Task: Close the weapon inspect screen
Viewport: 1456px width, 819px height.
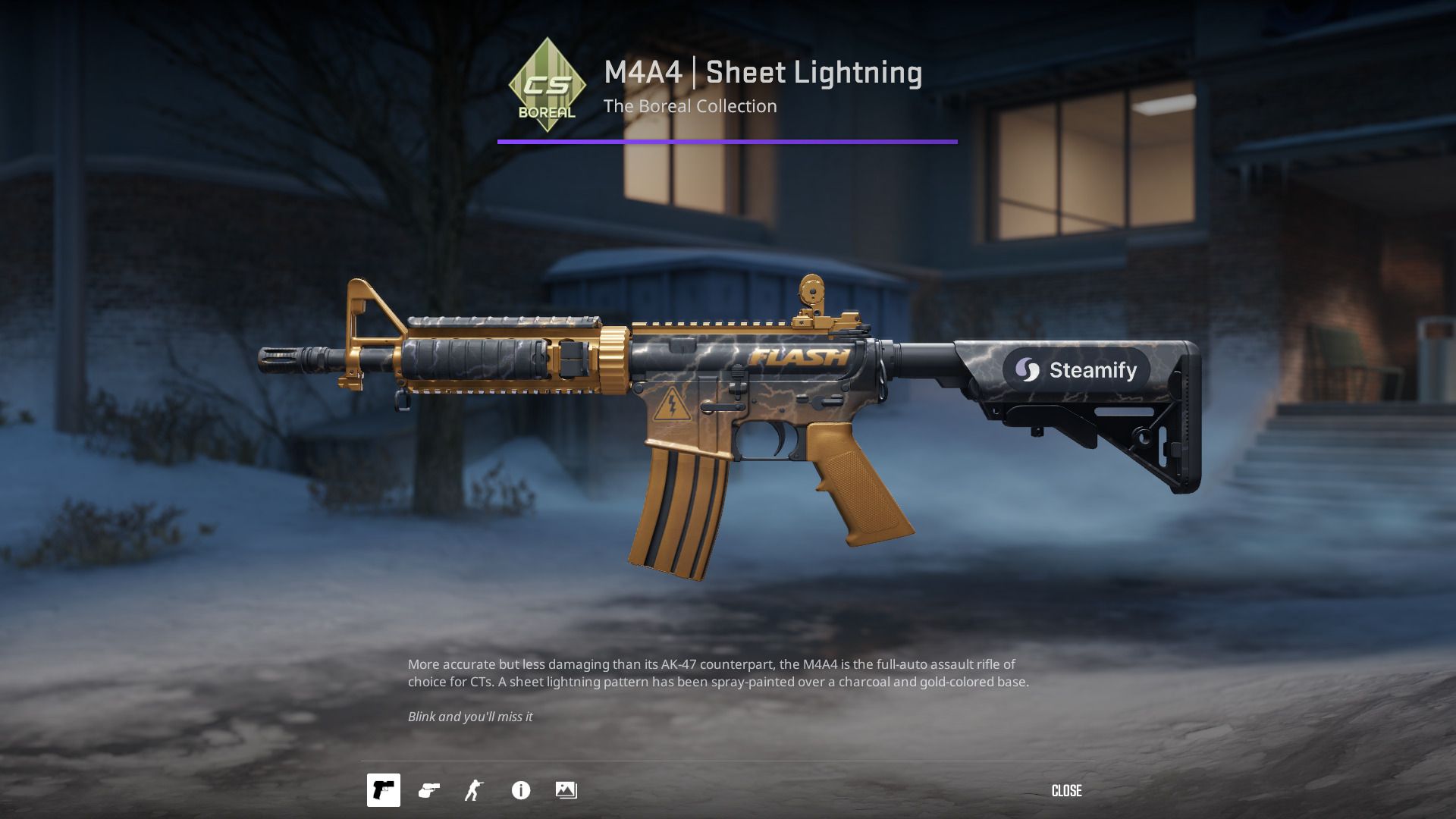Action: [1066, 791]
